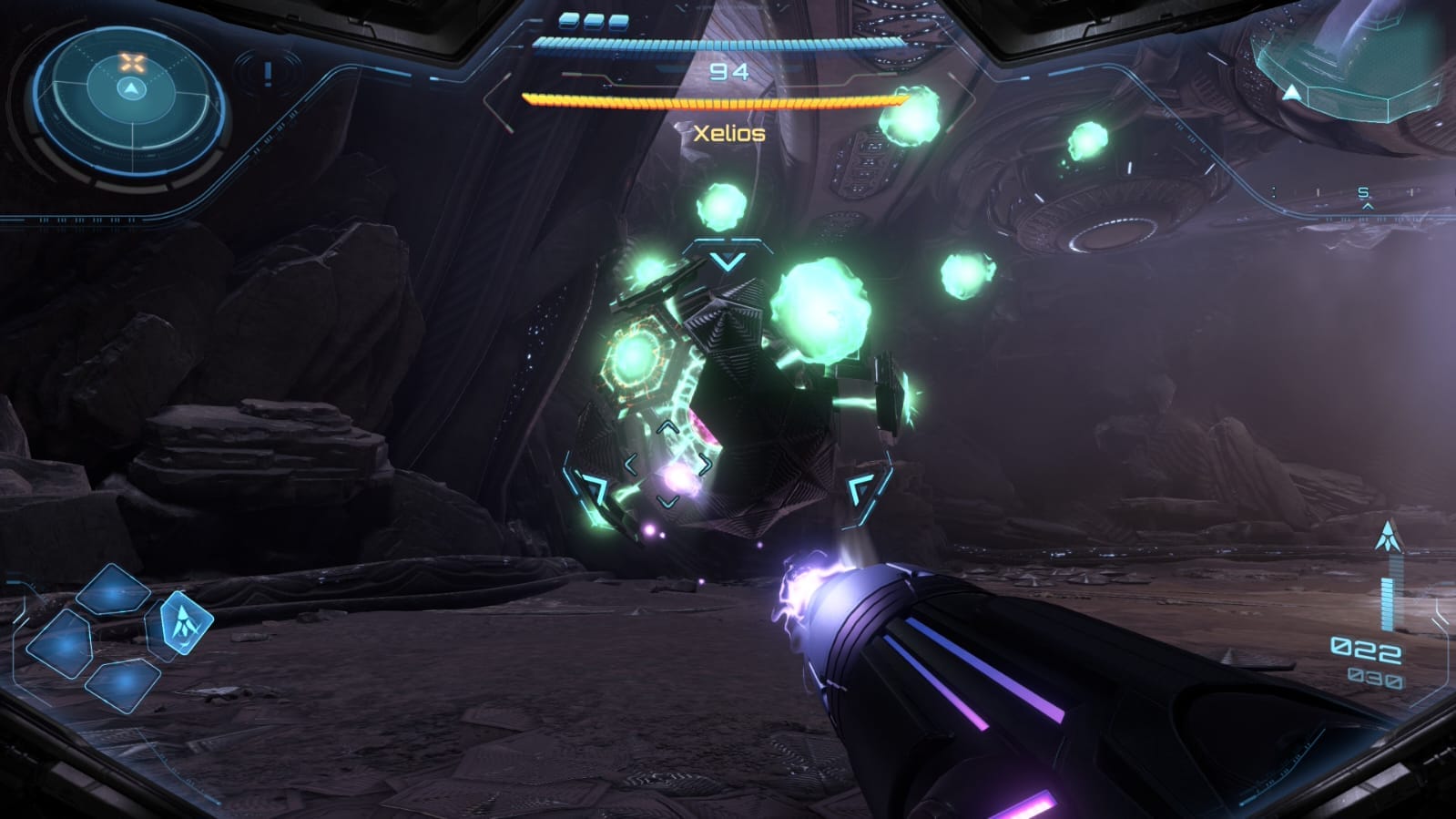Screen dimensions: 1456x819
Task: Click the bottom weapon diamond slot
Action: pyautogui.click(x=121, y=681)
